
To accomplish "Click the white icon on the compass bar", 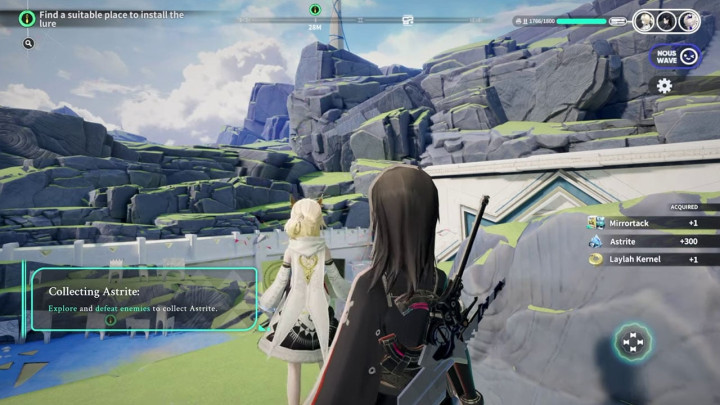I will pos(408,19).
